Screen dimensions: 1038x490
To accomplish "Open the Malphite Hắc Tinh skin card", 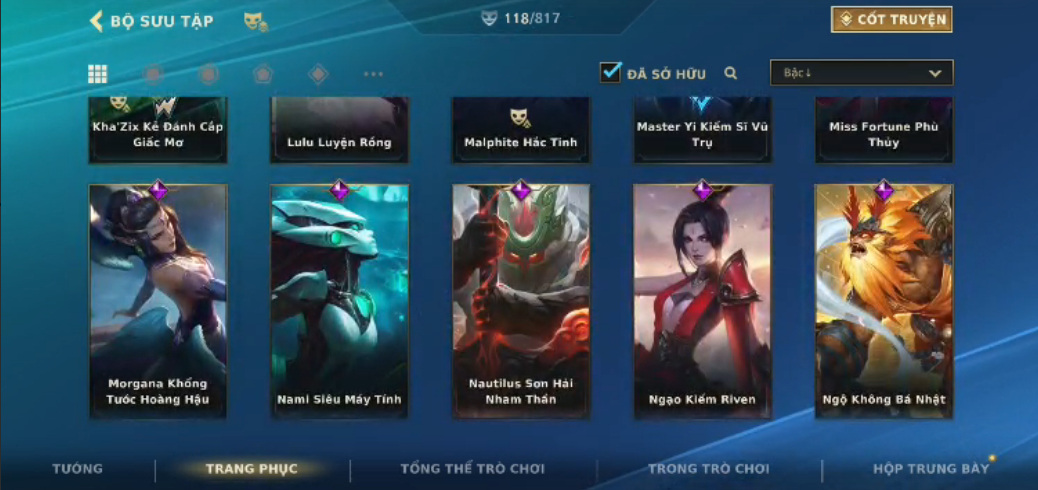I will pos(521,131).
